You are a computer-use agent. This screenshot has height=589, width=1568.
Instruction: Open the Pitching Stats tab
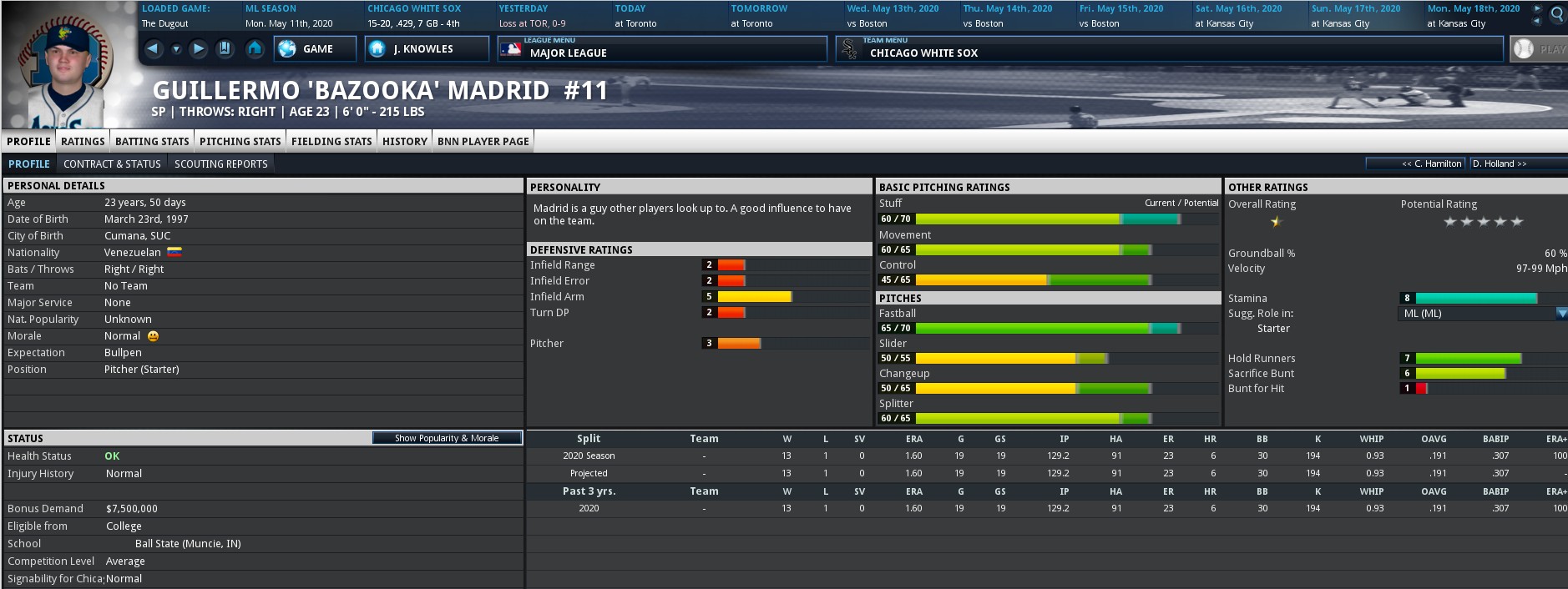coord(240,141)
